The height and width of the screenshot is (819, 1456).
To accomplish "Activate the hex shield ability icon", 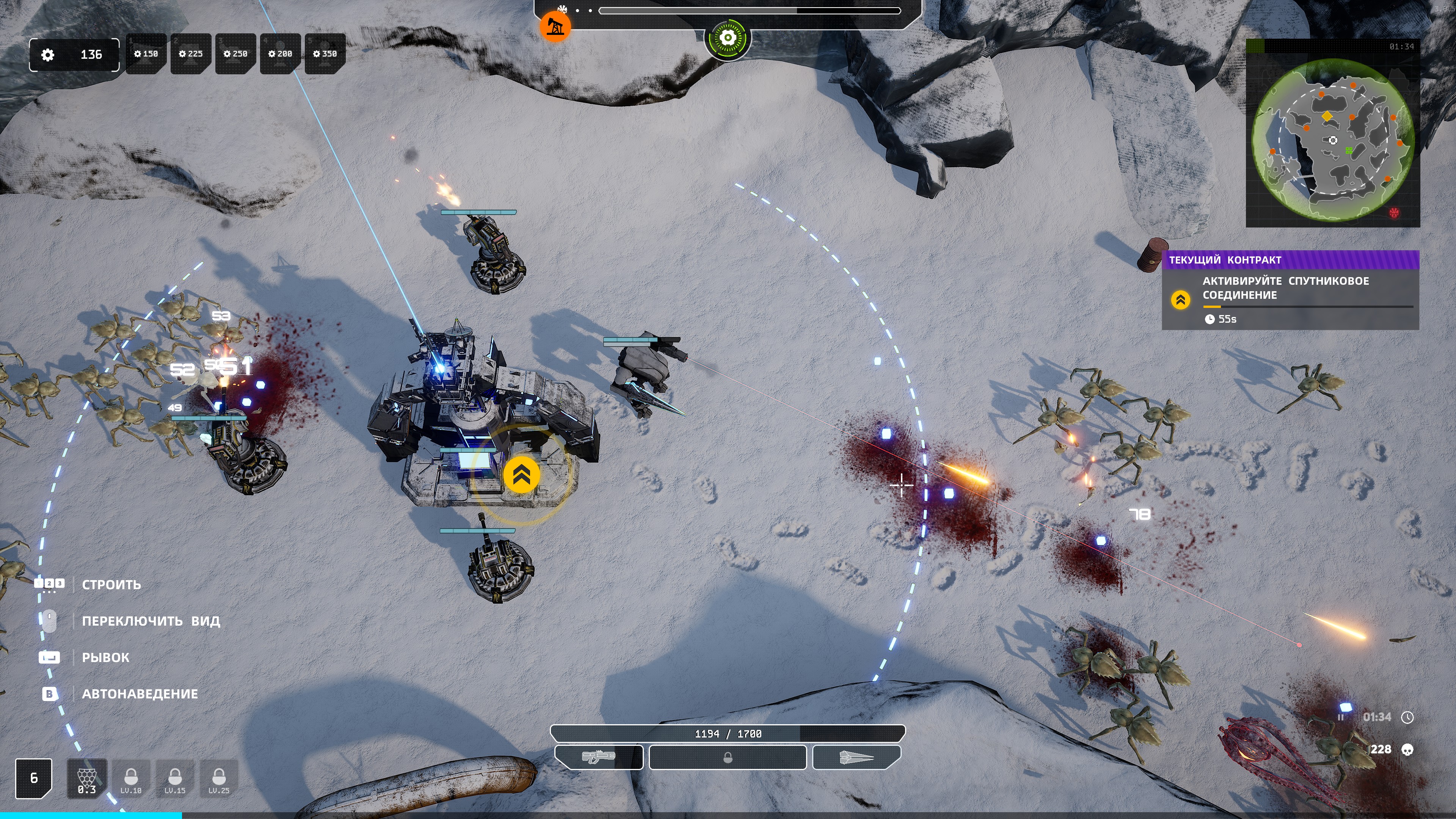I will [86, 778].
